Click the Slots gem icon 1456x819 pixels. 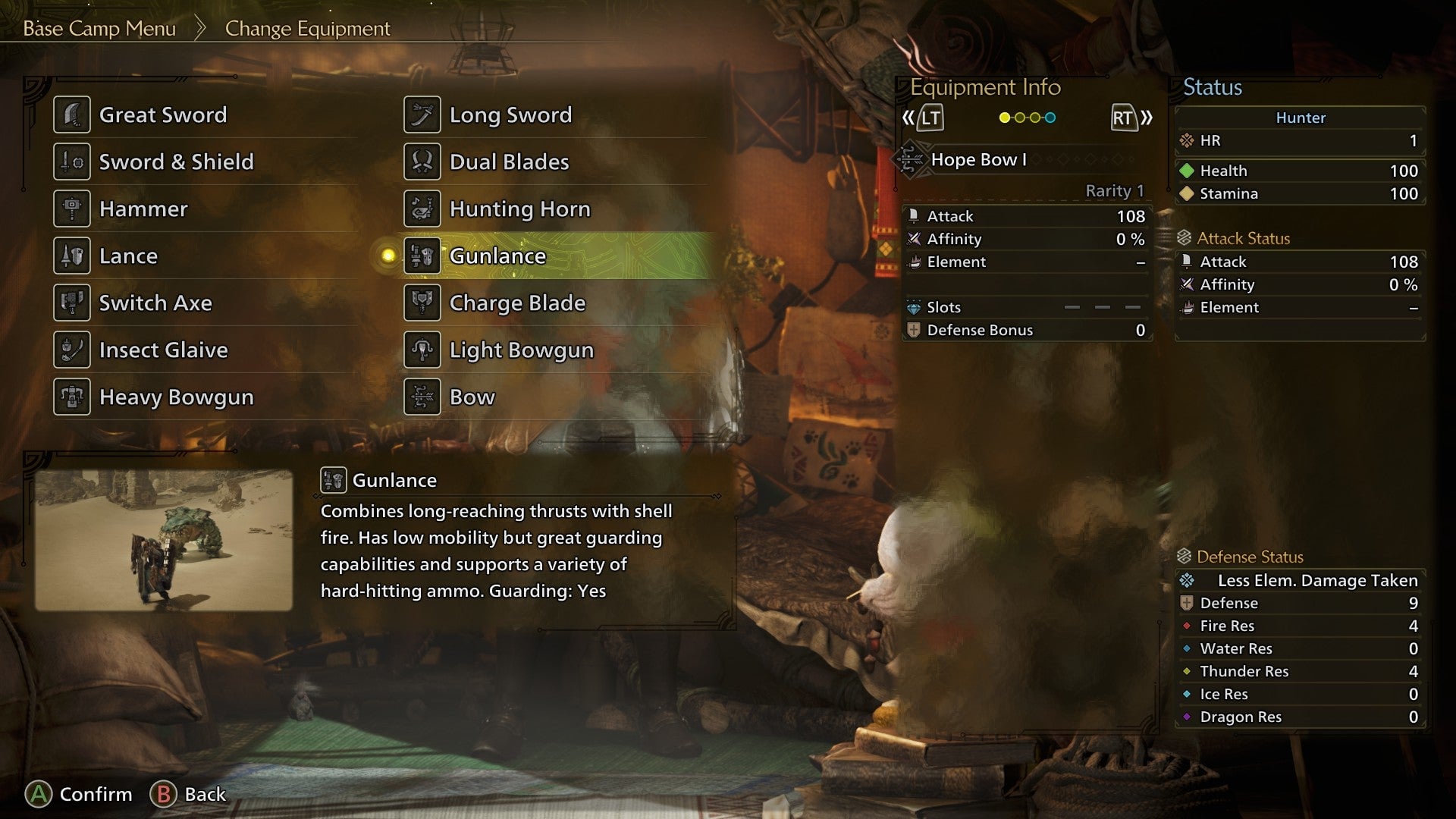point(915,307)
